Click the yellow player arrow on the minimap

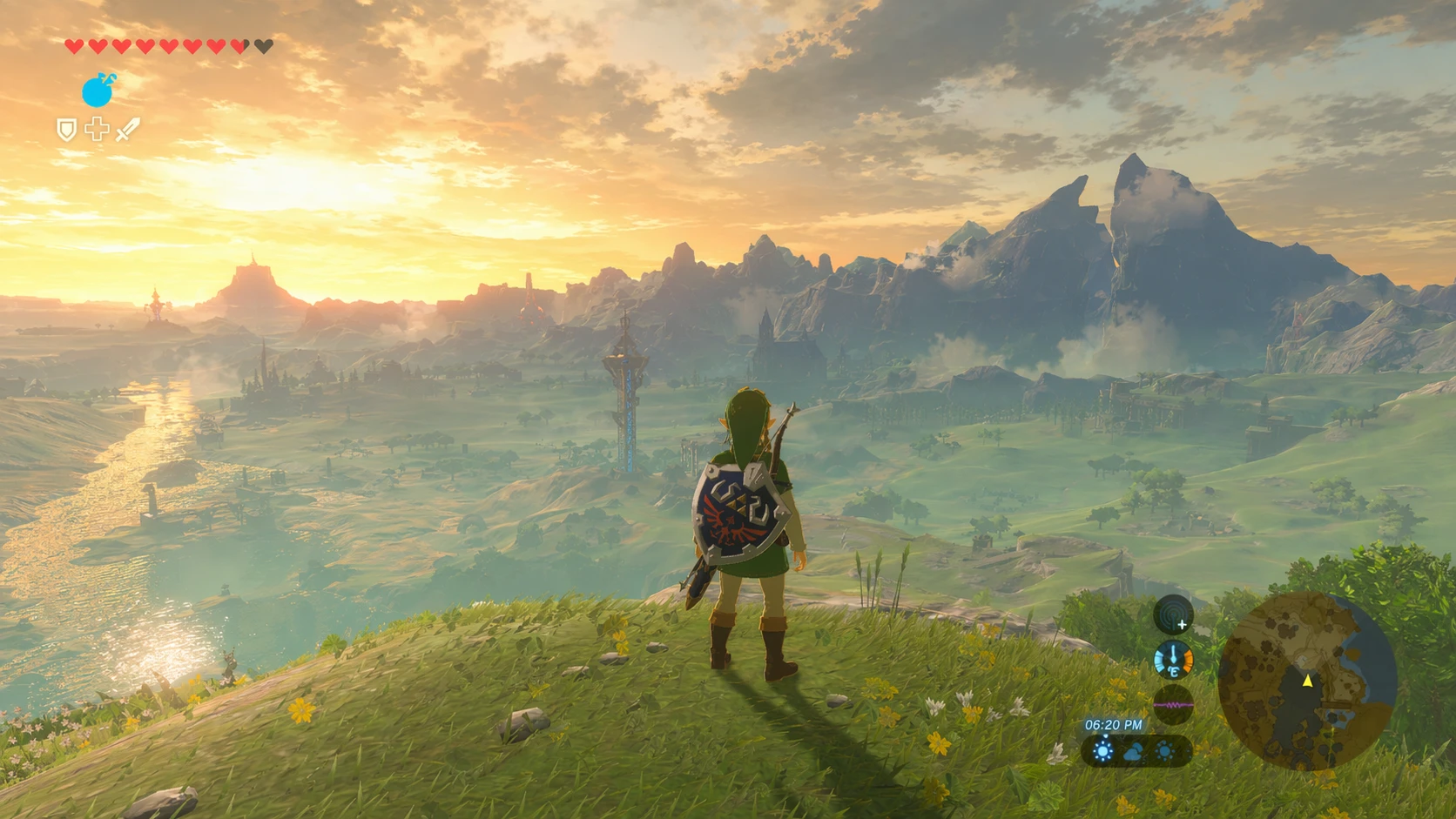(1307, 681)
